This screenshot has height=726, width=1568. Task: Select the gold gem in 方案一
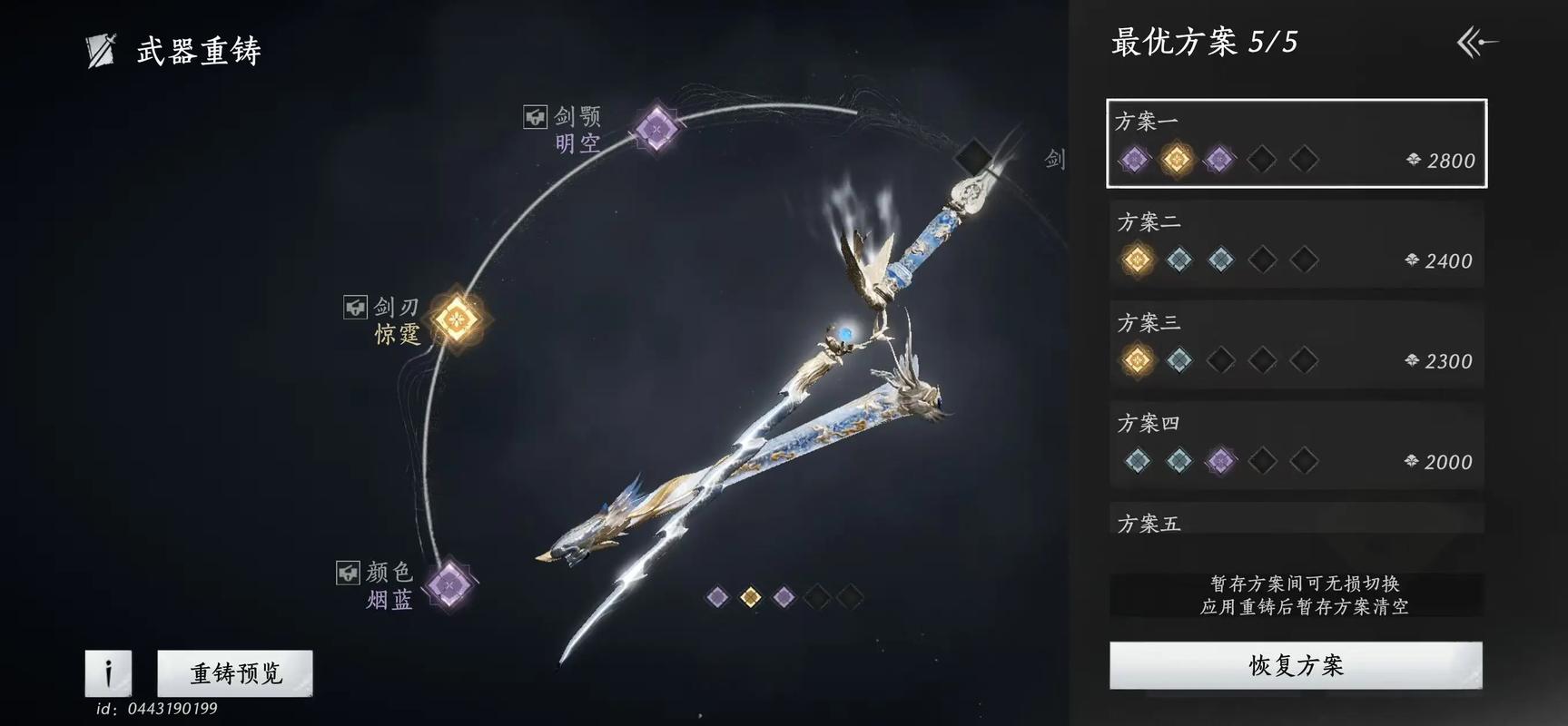(x=1178, y=159)
